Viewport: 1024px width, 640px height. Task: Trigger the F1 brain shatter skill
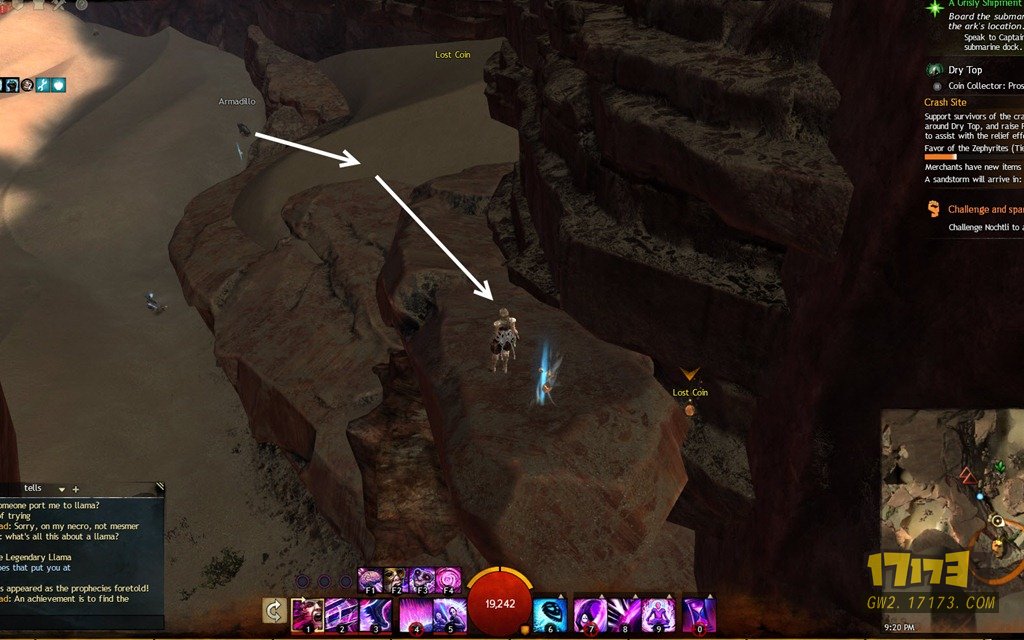click(x=370, y=579)
